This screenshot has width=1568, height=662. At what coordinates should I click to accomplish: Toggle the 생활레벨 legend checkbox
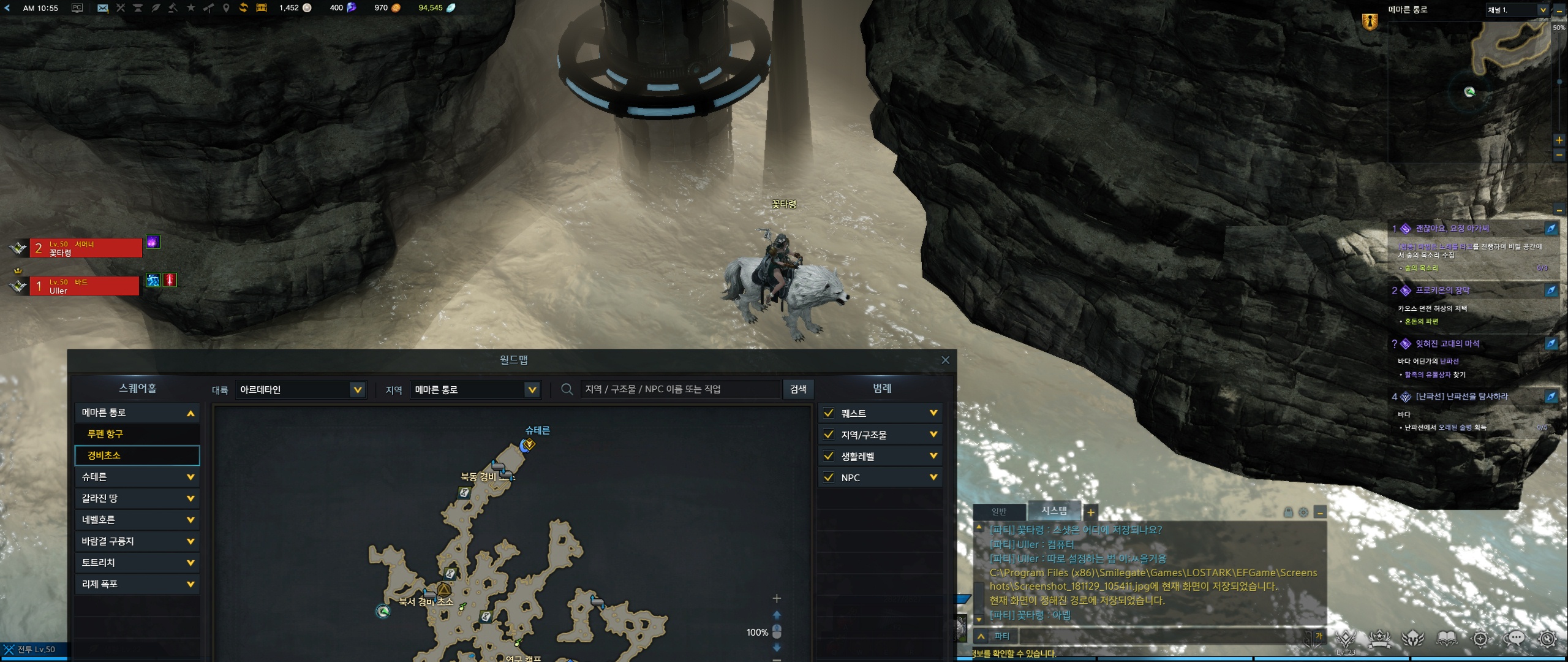pos(829,456)
